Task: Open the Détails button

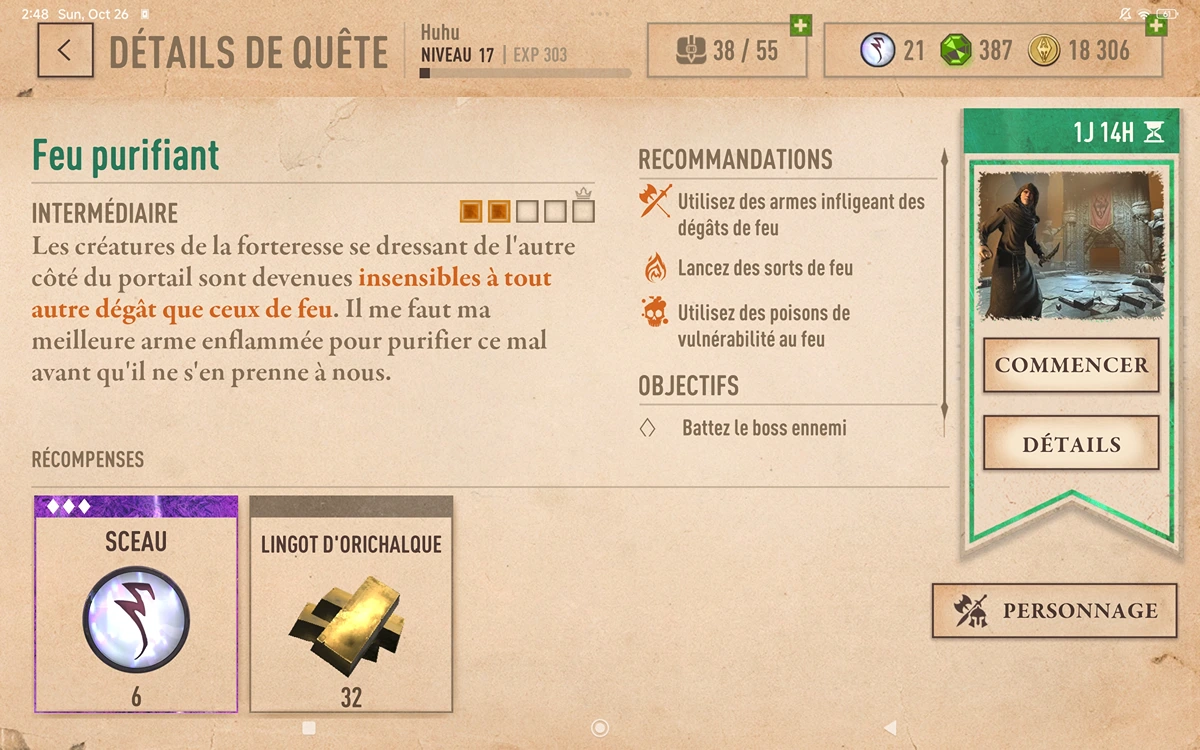Action: point(1071,444)
